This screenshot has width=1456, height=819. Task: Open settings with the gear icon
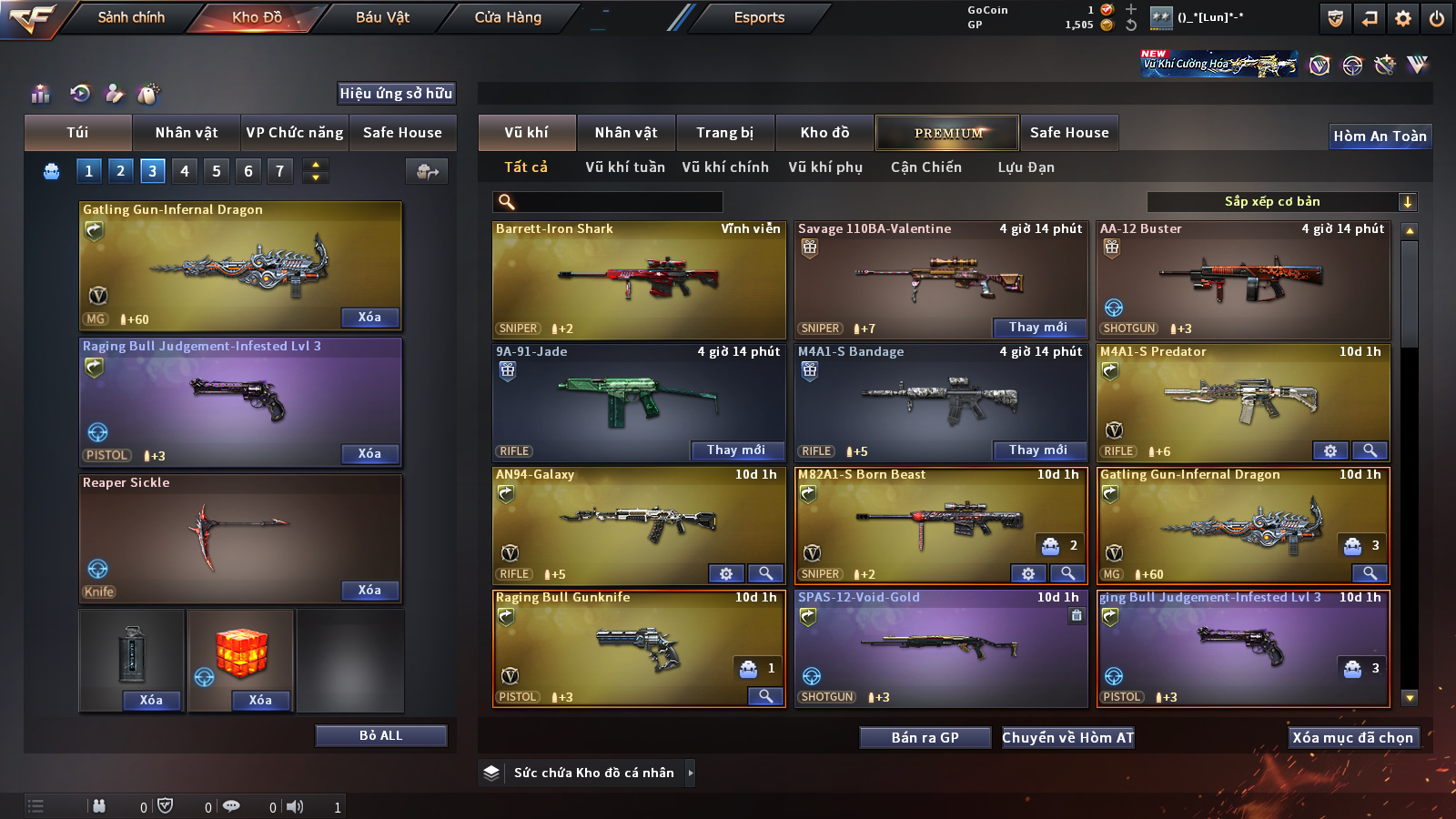click(1403, 18)
